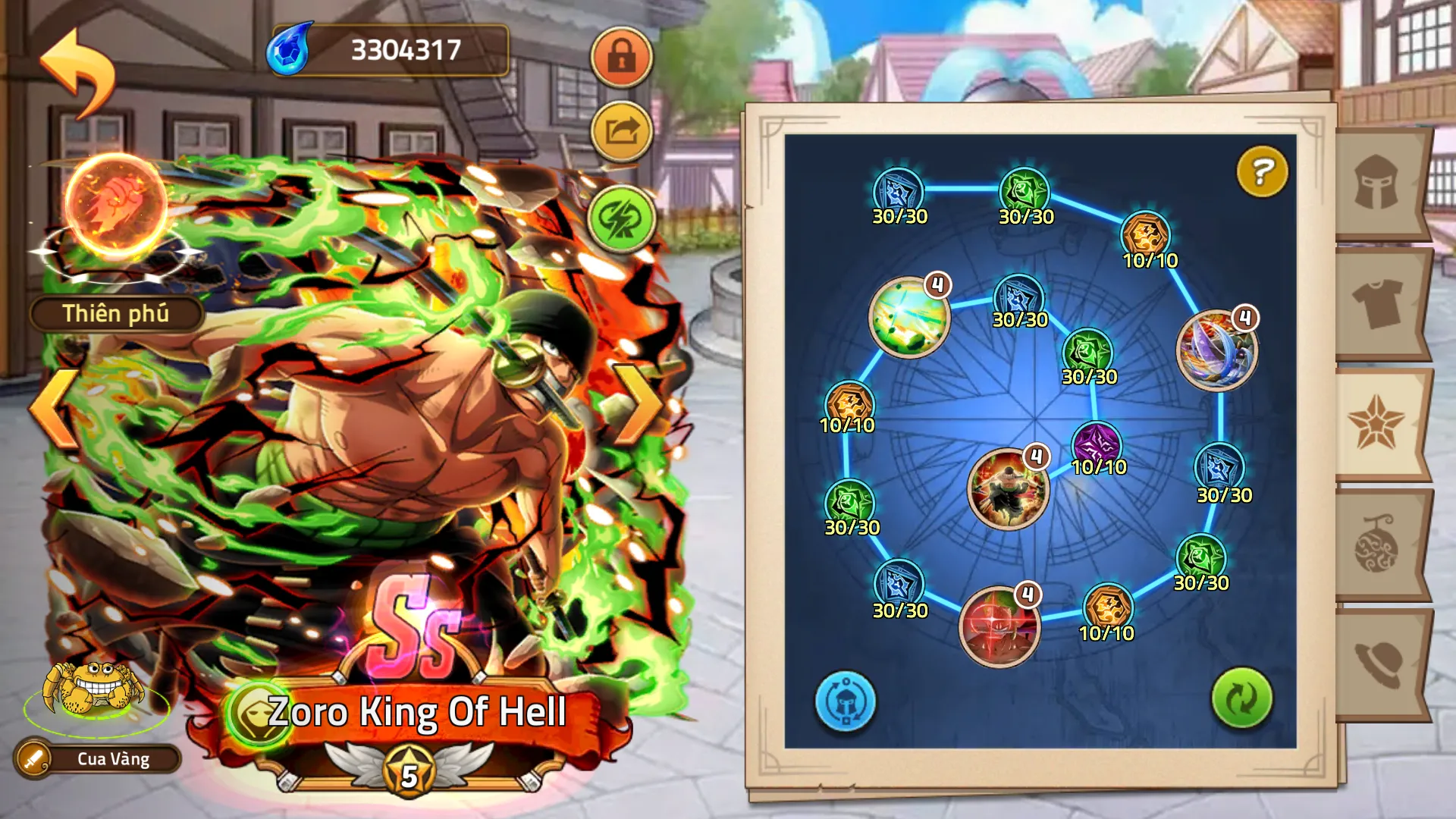Click the blue helmet reset button
Image resolution: width=1456 pixels, height=819 pixels.
[845, 701]
